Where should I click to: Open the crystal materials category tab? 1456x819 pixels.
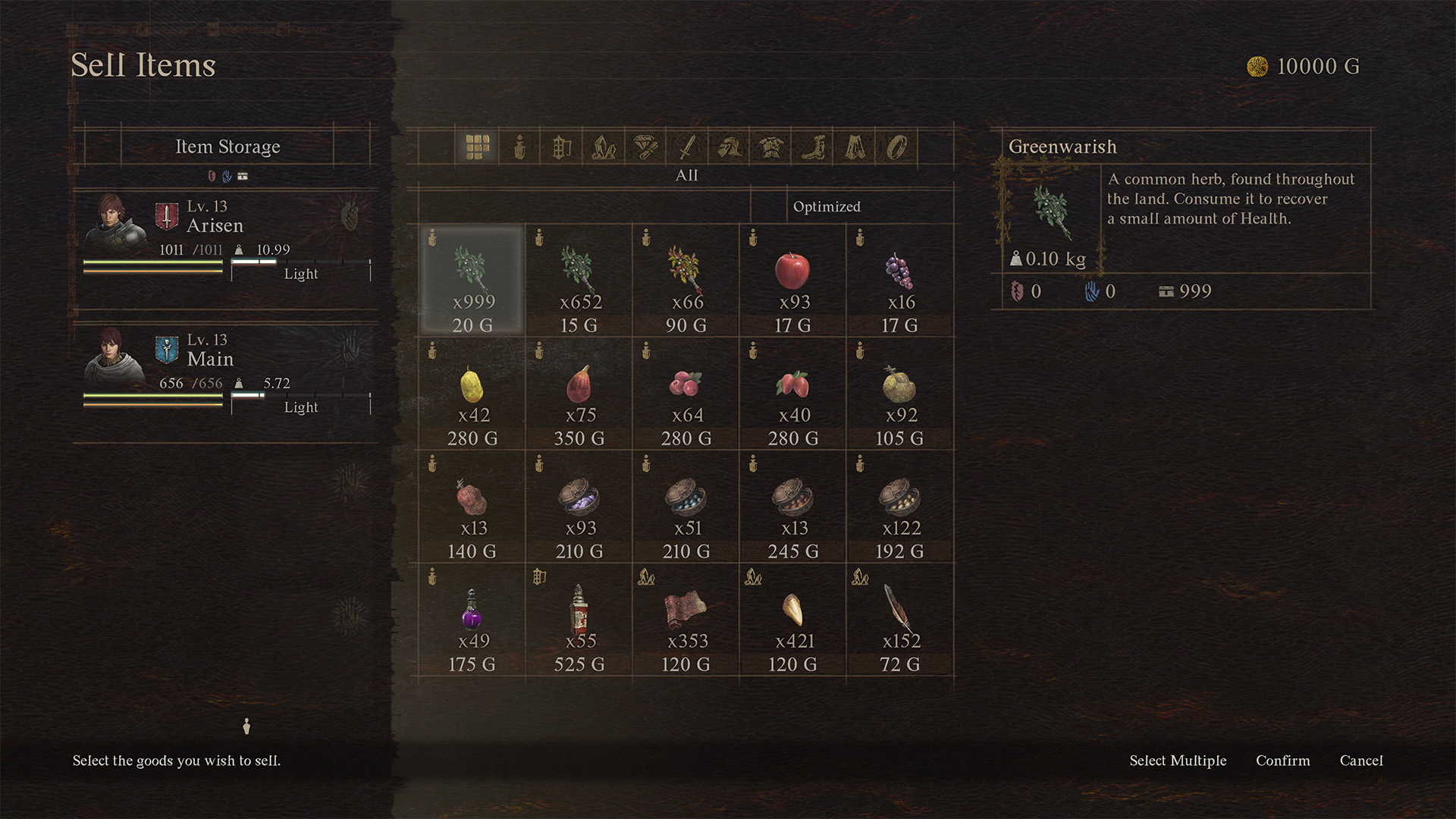coord(604,147)
